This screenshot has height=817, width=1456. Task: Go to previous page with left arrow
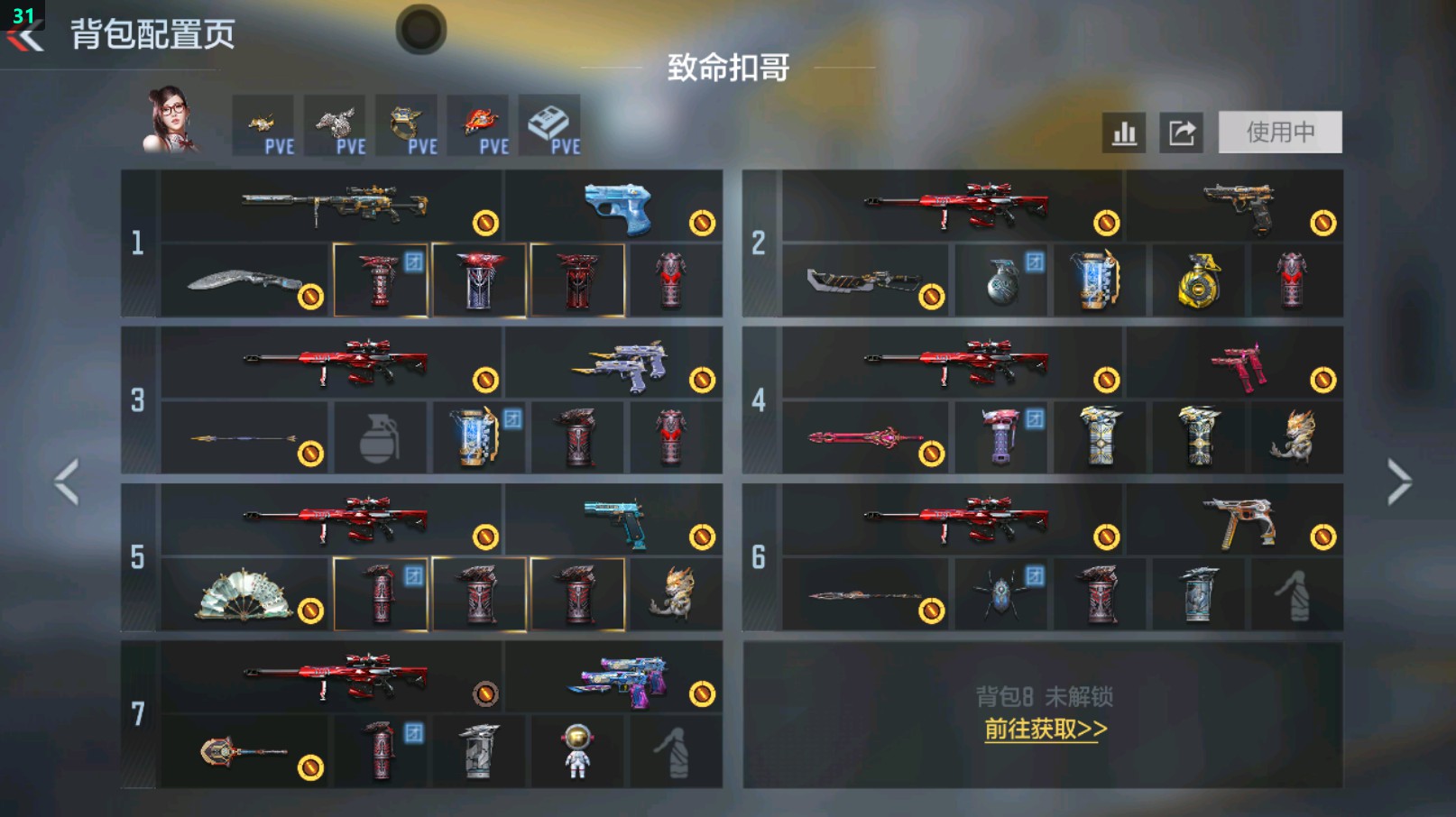point(65,482)
